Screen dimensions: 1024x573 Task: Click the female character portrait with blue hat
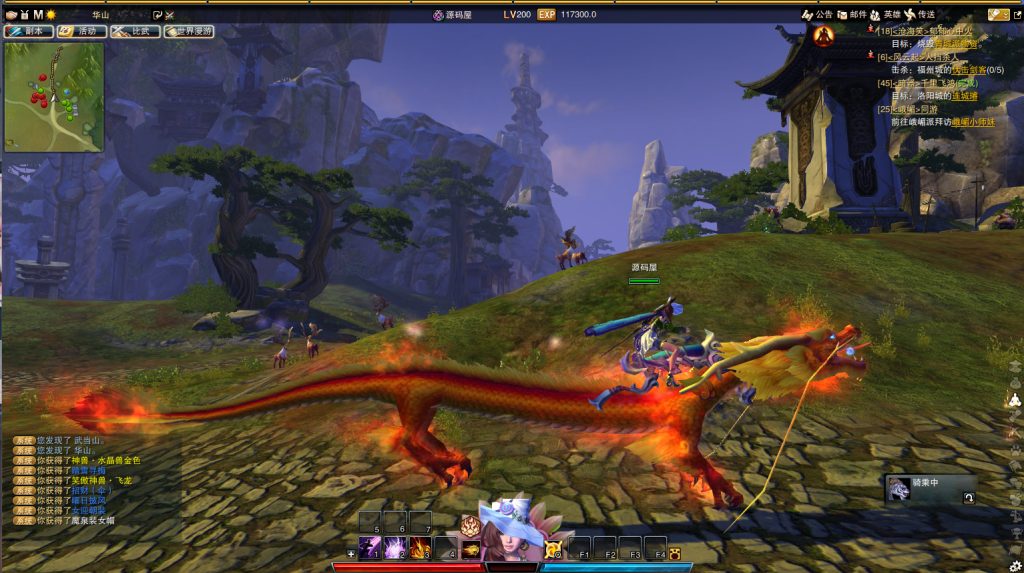(x=511, y=531)
